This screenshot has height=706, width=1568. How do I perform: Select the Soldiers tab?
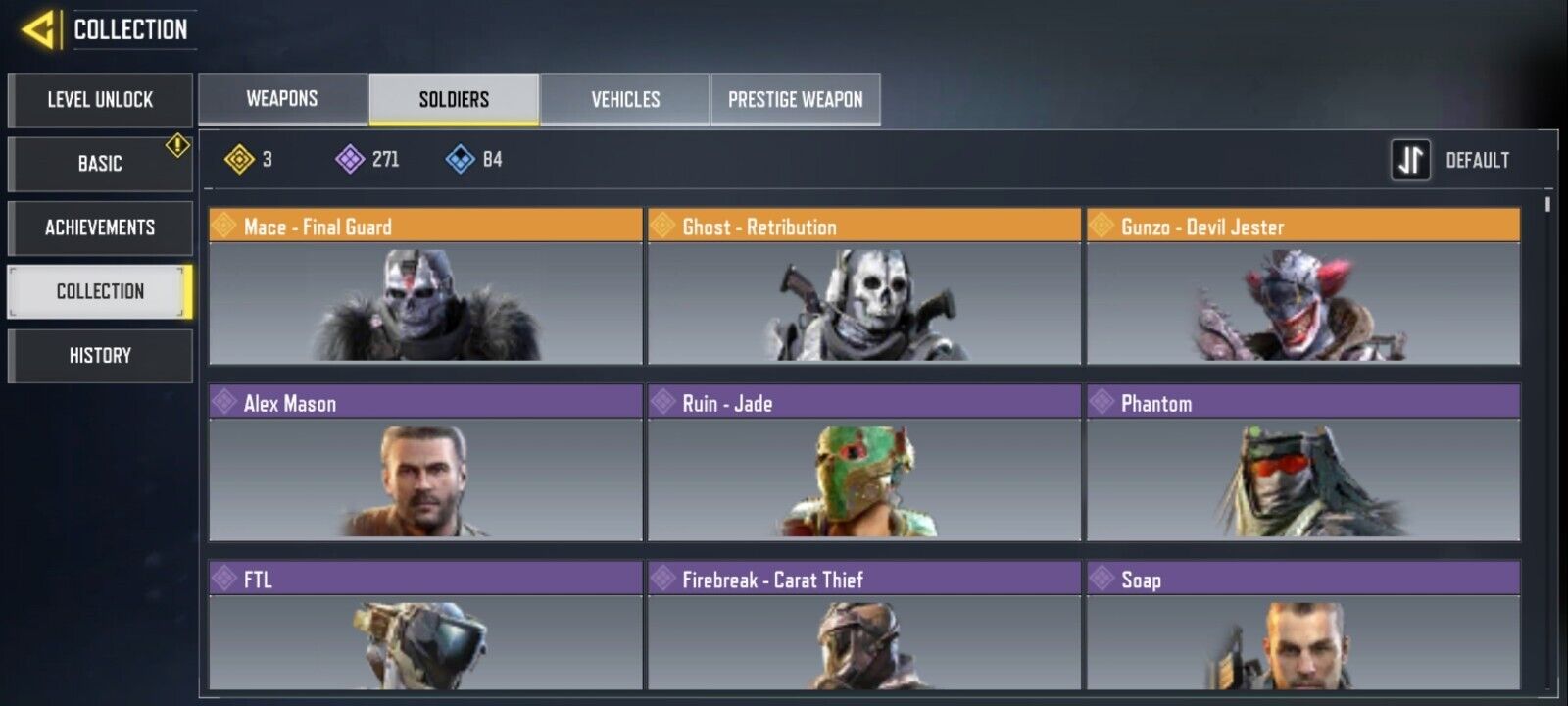tap(454, 99)
